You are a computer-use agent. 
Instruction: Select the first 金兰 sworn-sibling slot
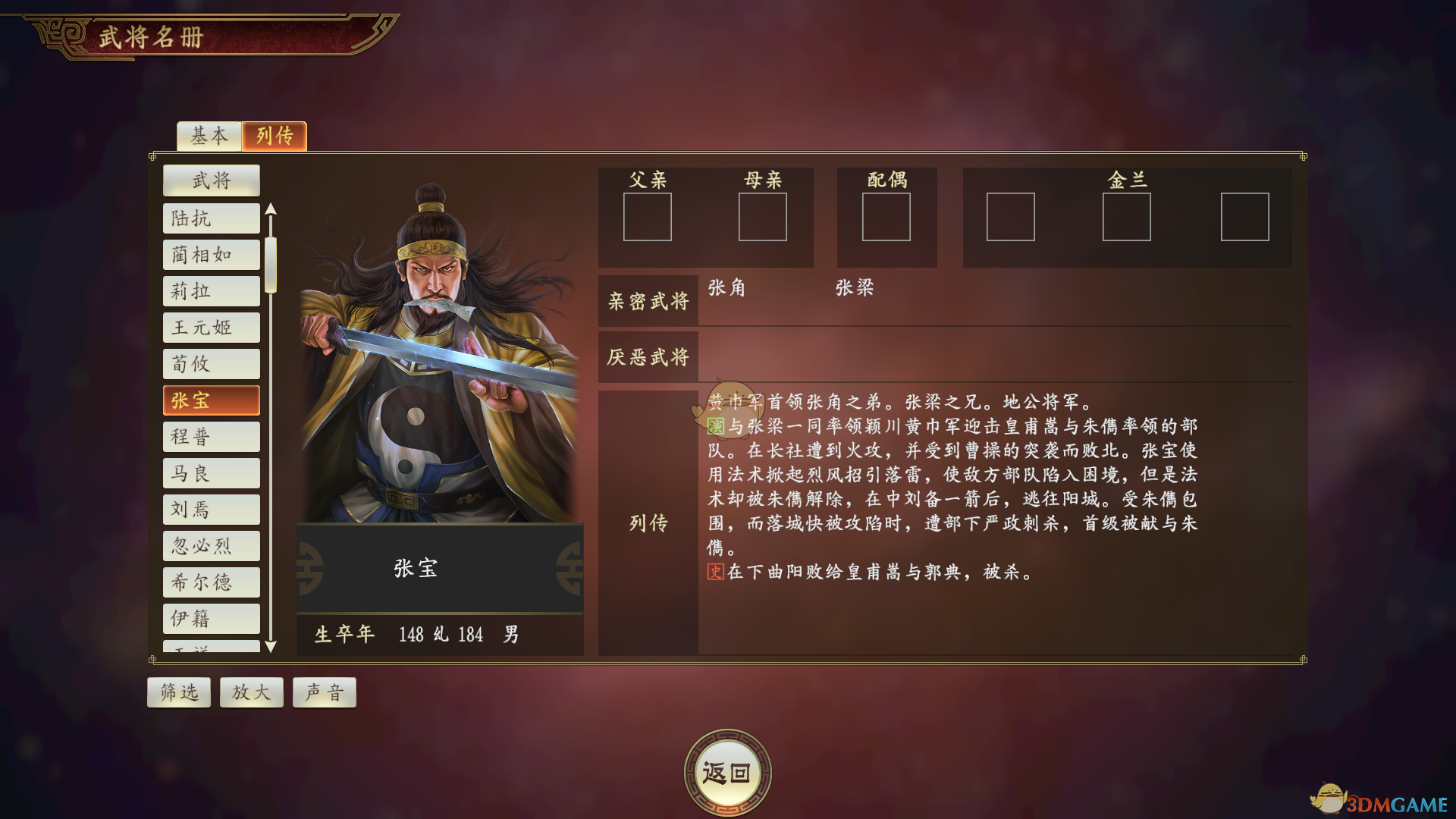click(1010, 218)
